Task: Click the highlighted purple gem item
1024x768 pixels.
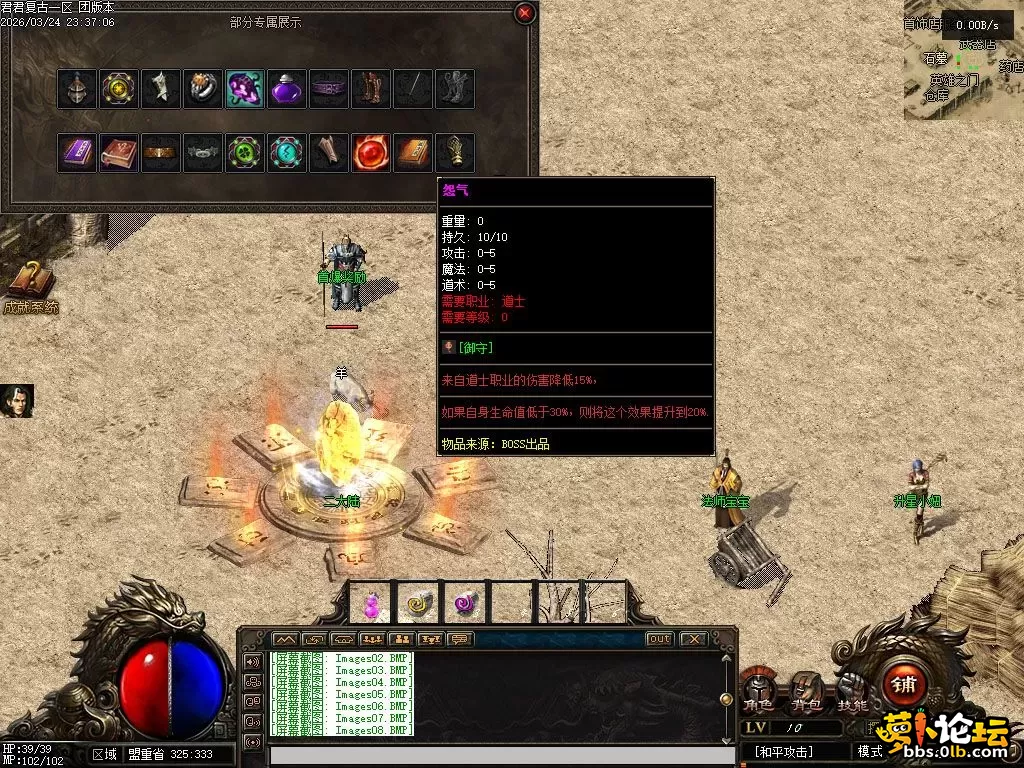Action: click(x=245, y=89)
